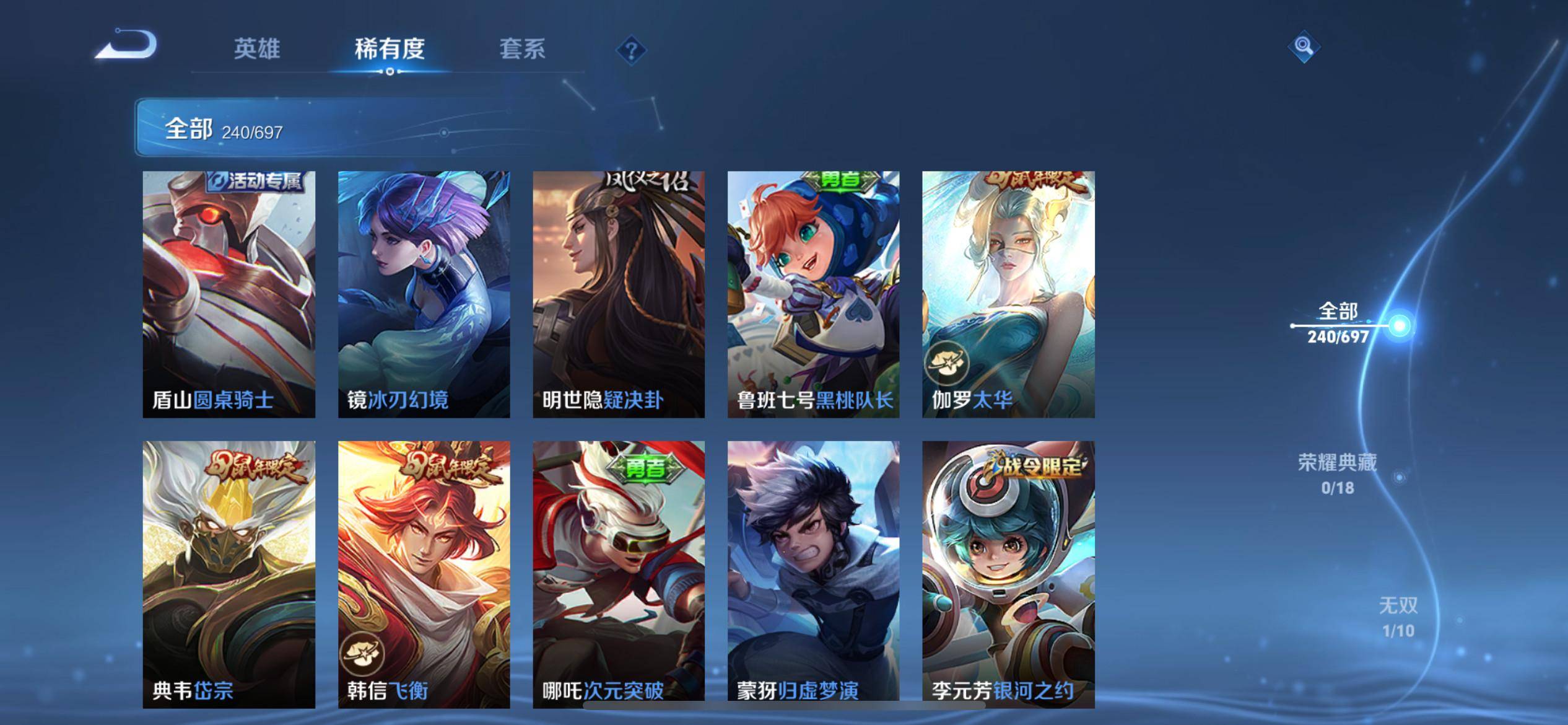
Task: Open the 鲁班七号 黑桃队长 skin card
Action: tap(813, 294)
